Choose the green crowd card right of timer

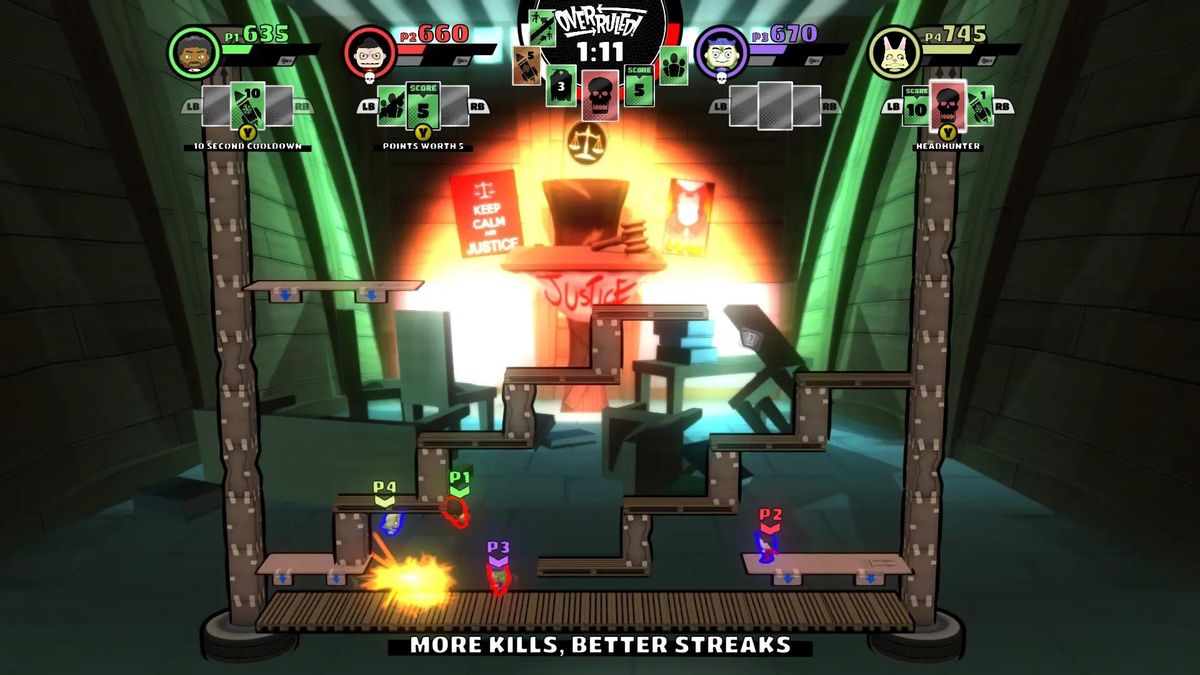coord(673,66)
